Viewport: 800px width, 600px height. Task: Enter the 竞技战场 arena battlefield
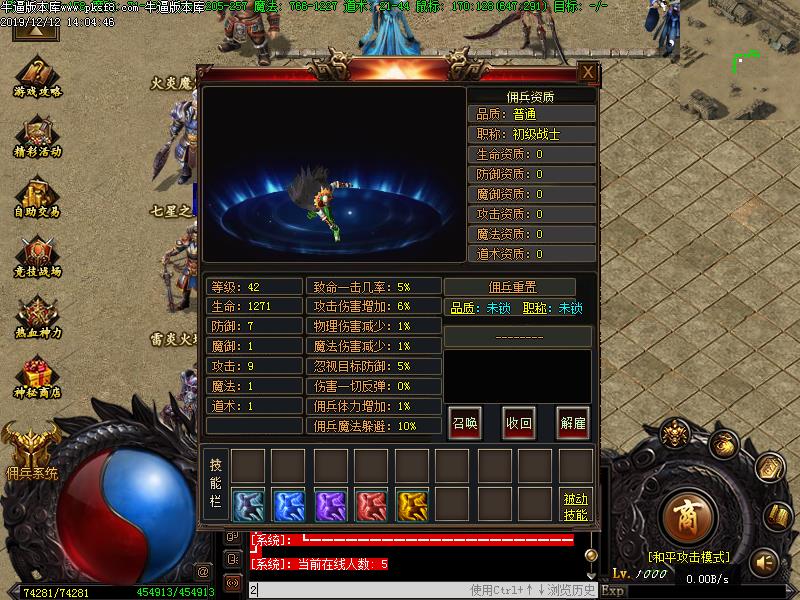point(38,257)
